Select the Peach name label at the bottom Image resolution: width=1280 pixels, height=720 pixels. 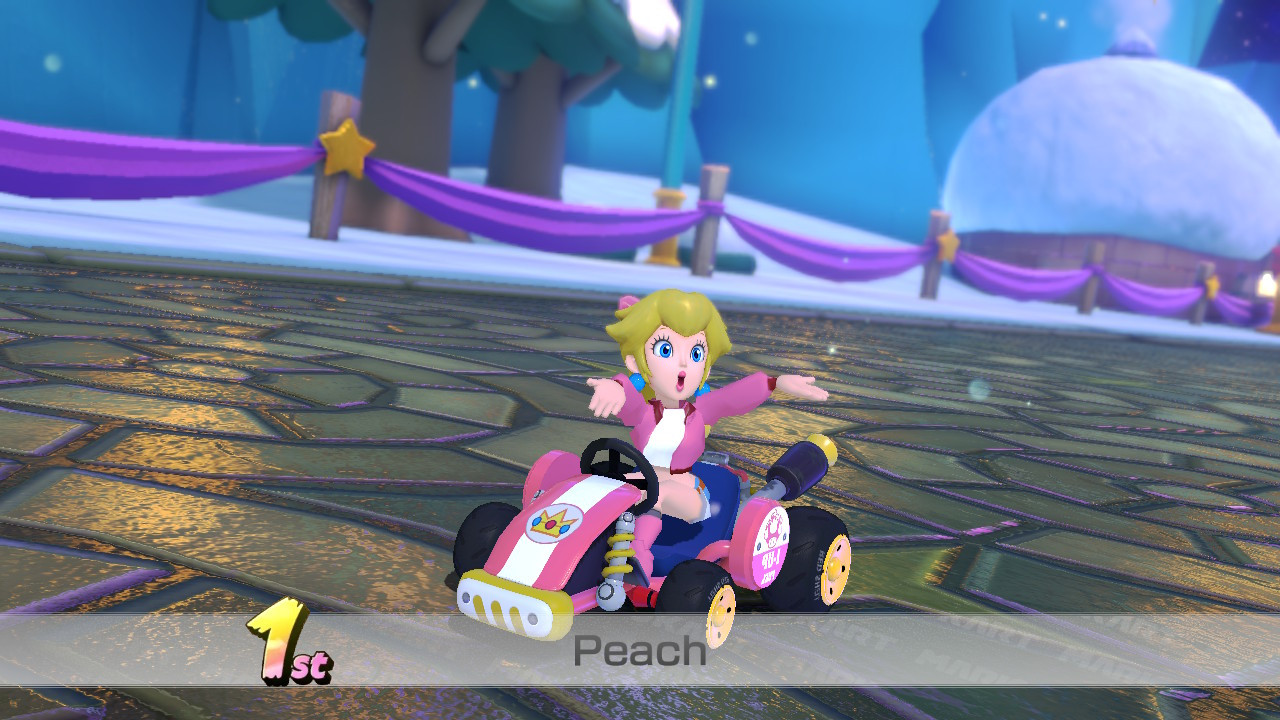(x=638, y=652)
